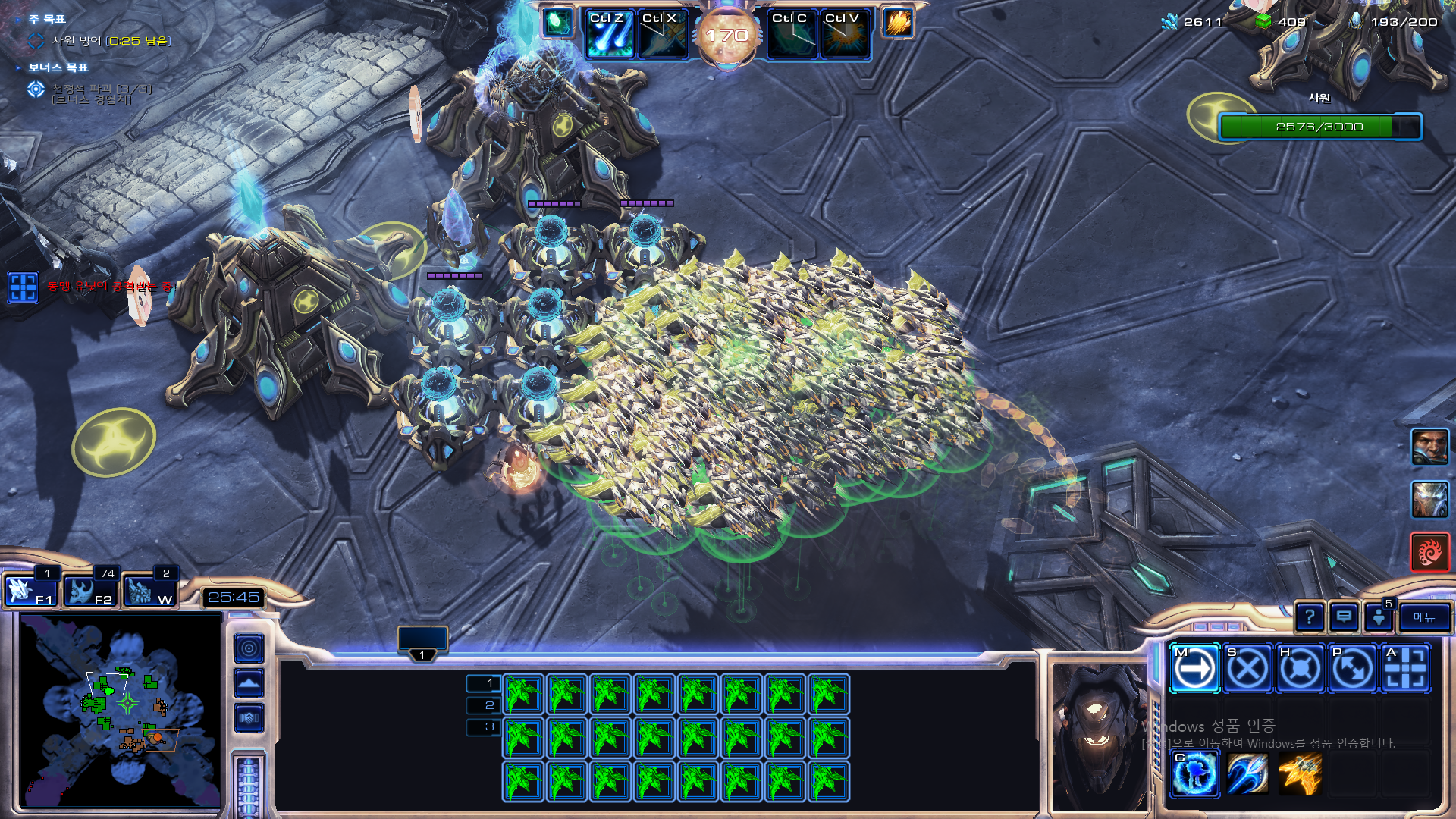
Task: Click the minimap
Action: click(x=120, y=710)
